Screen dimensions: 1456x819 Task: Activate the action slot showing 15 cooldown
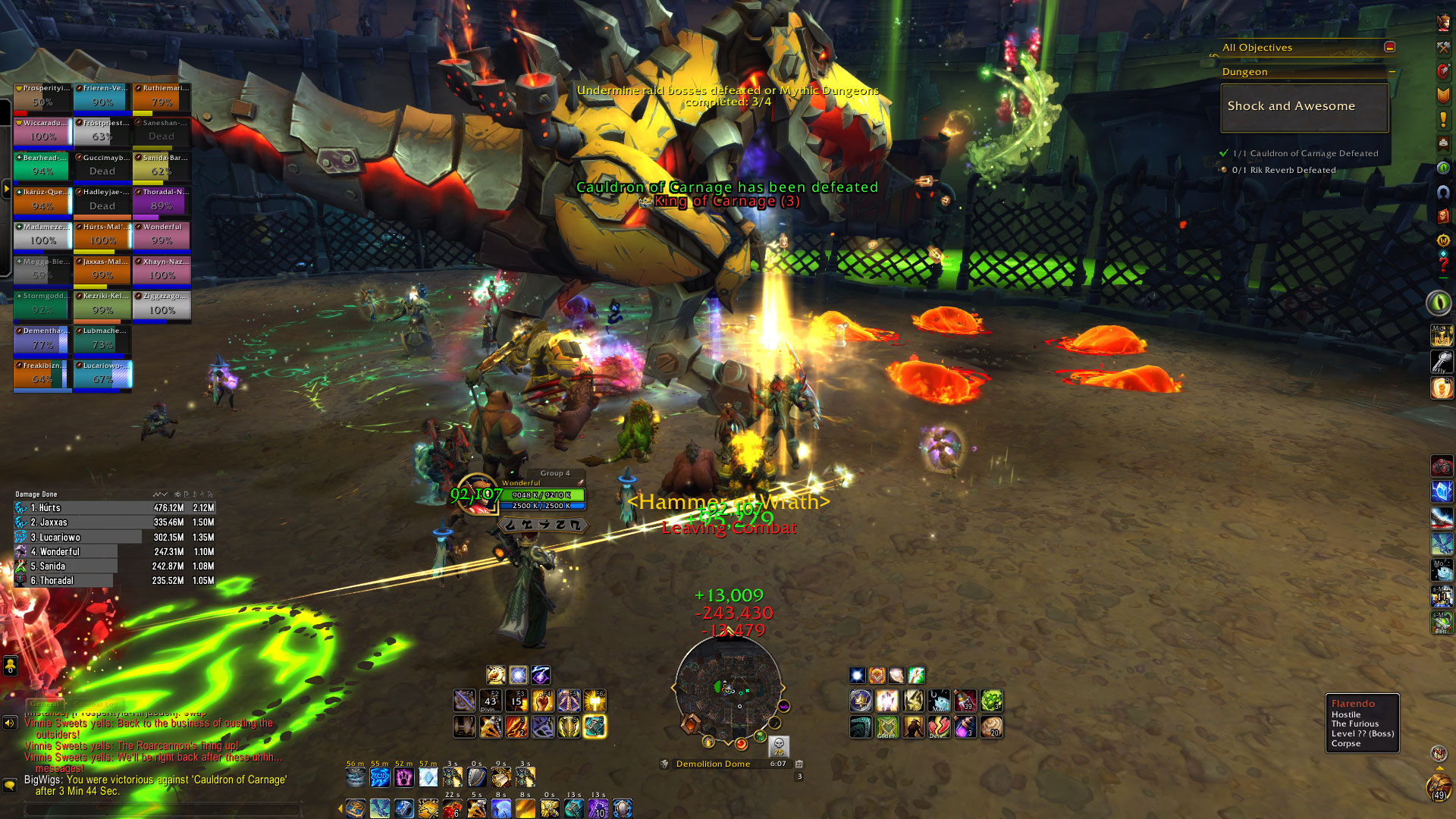click(x=516, y=701)
